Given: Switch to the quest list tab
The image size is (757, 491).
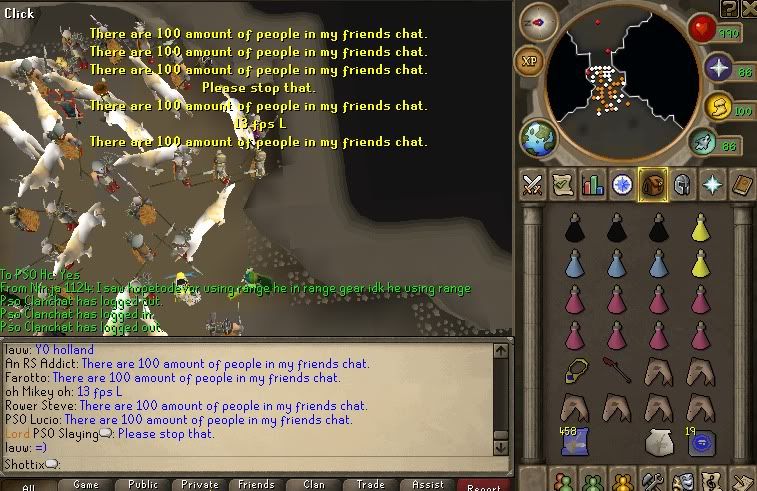Looking at the screenshot, I should 562,185.
